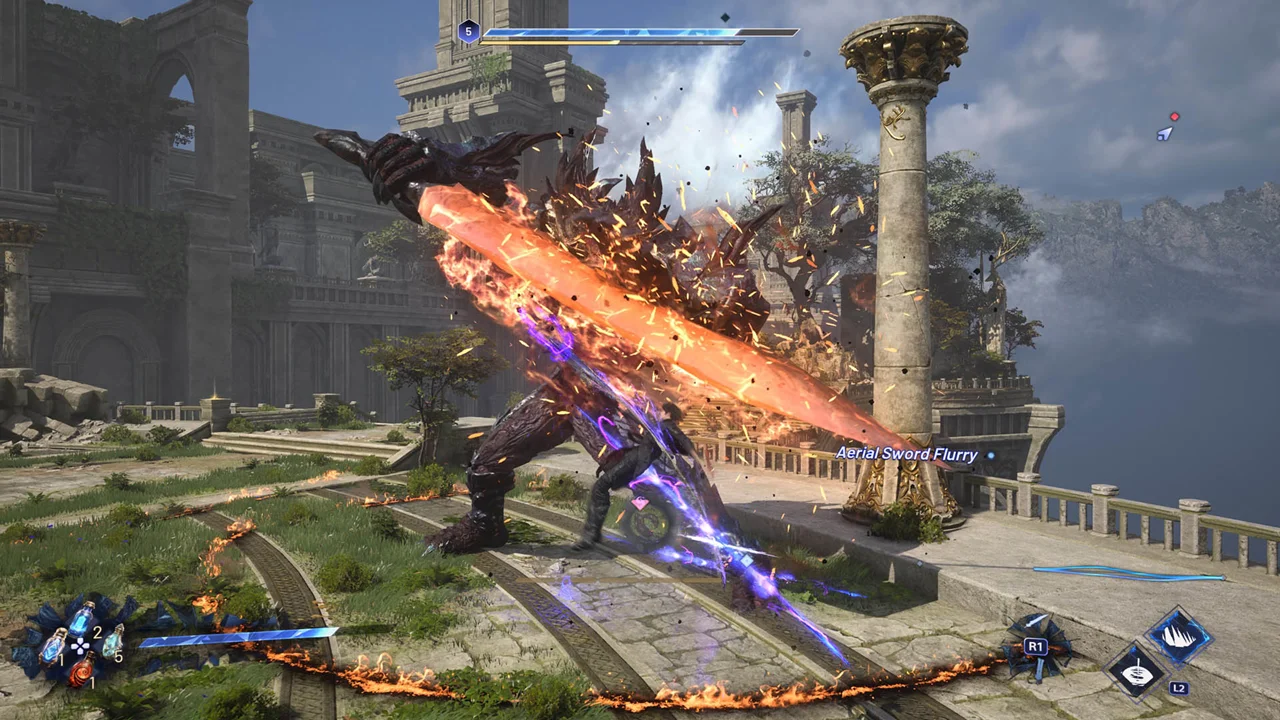Select the red swirl potion

point(81,669)
